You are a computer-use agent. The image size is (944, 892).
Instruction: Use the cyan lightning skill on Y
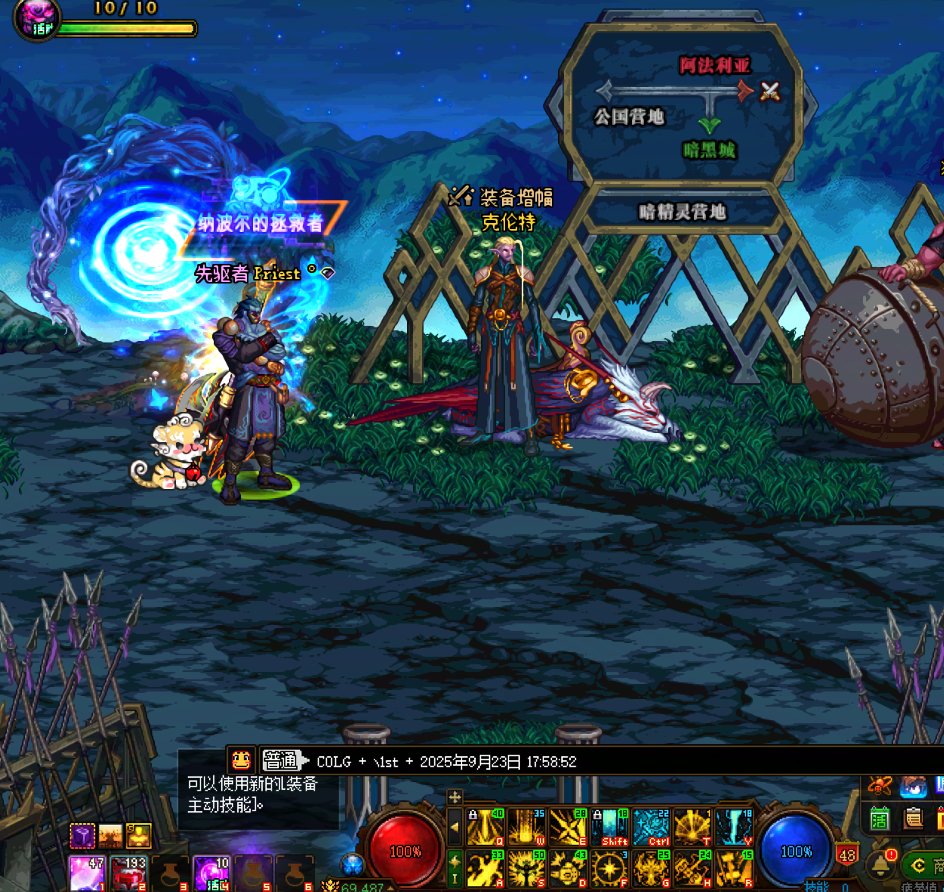coord(733,828)
